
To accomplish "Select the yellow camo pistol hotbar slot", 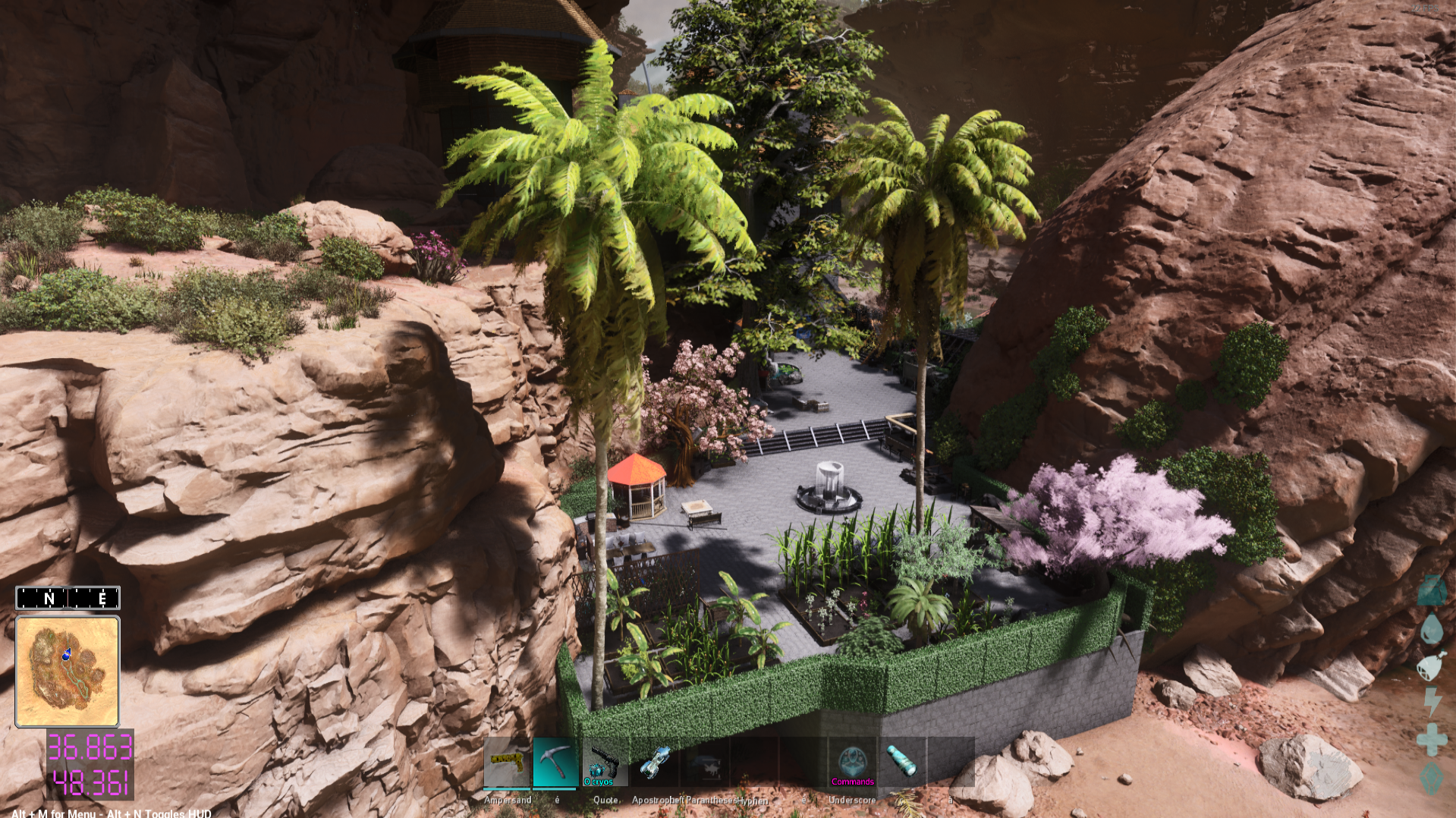I will (507, 762).
